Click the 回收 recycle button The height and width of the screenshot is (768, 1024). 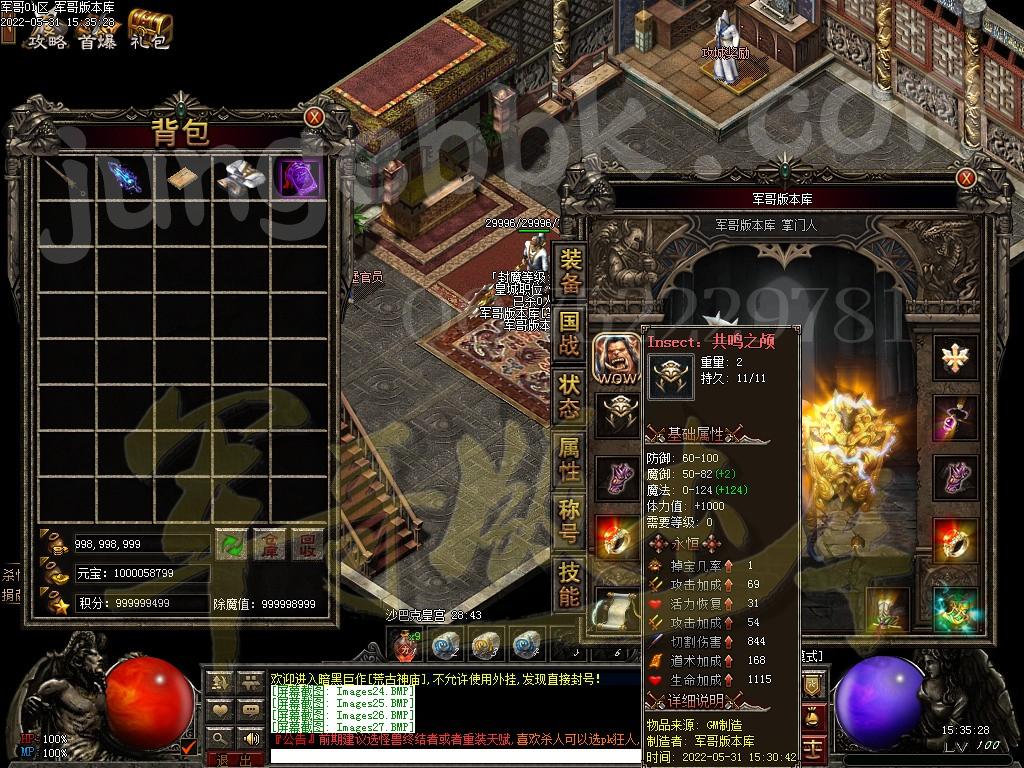coord(307,544)
